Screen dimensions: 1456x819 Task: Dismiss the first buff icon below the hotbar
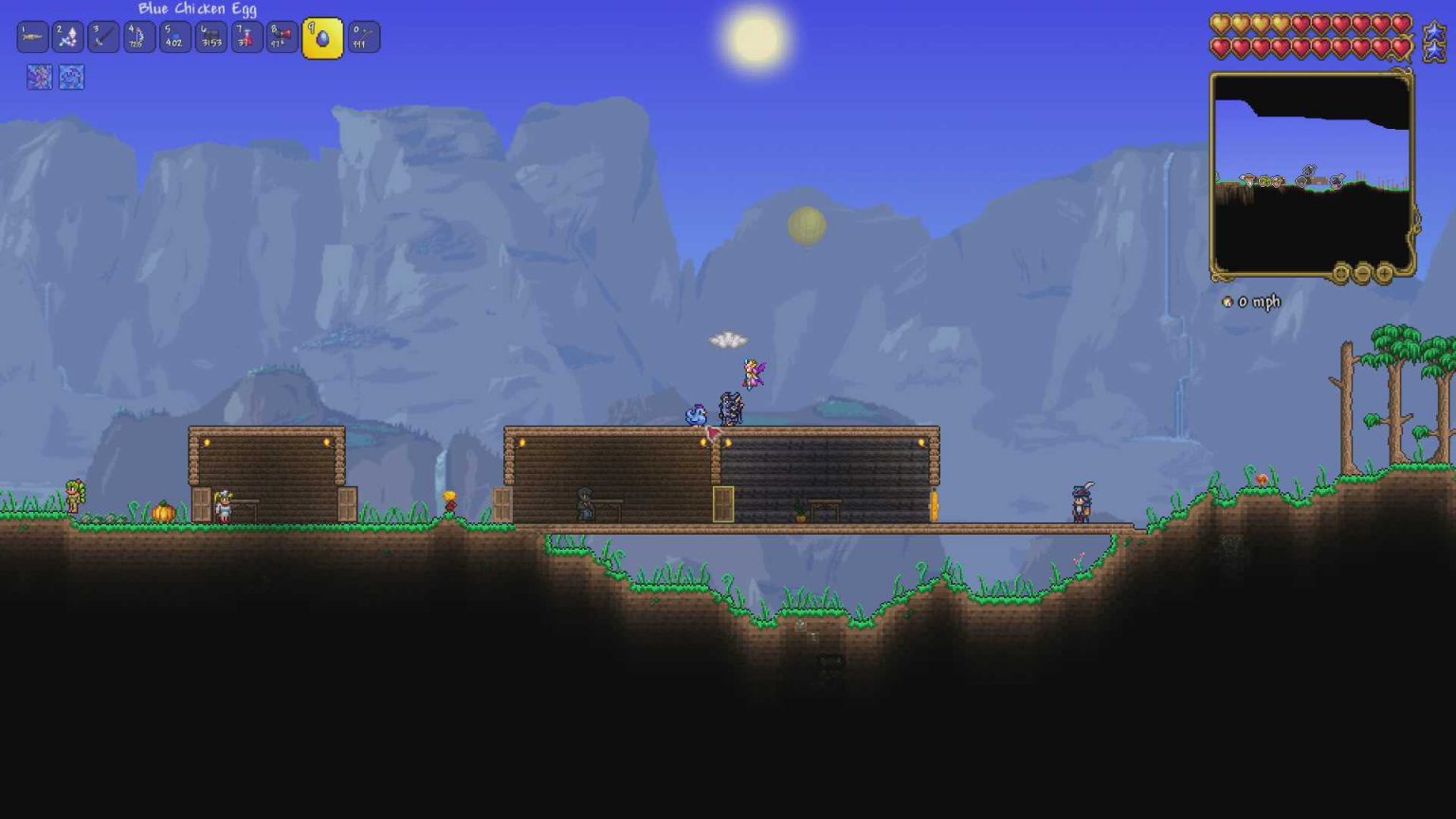[x=39, y=78]
